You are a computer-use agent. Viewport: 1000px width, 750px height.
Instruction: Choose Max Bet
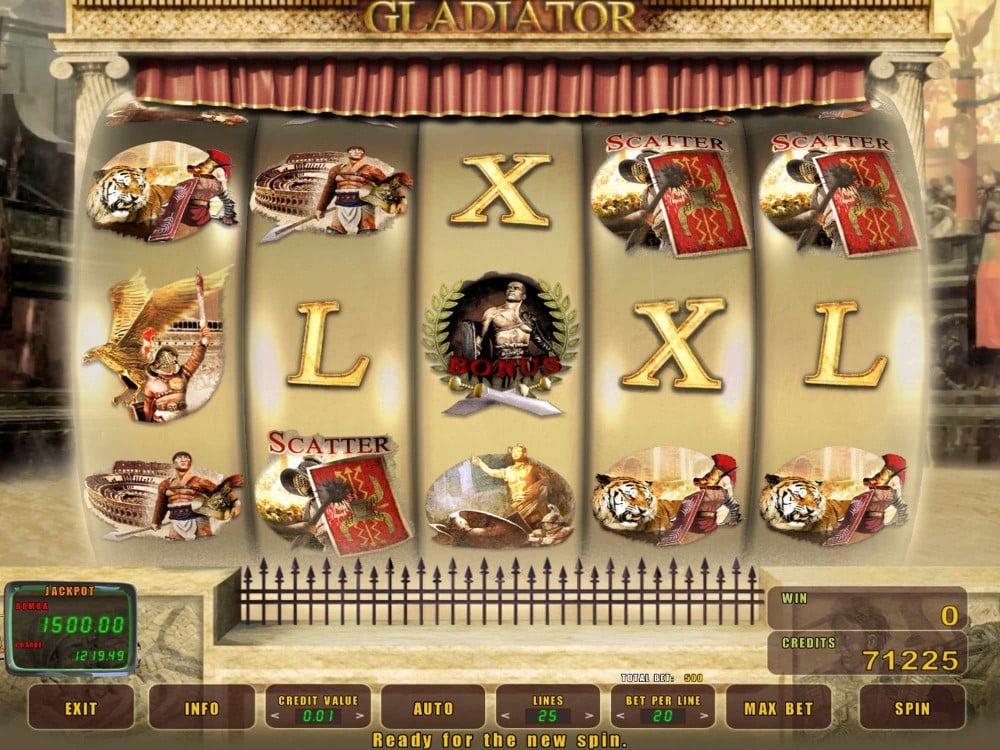(x=777, y=708)
